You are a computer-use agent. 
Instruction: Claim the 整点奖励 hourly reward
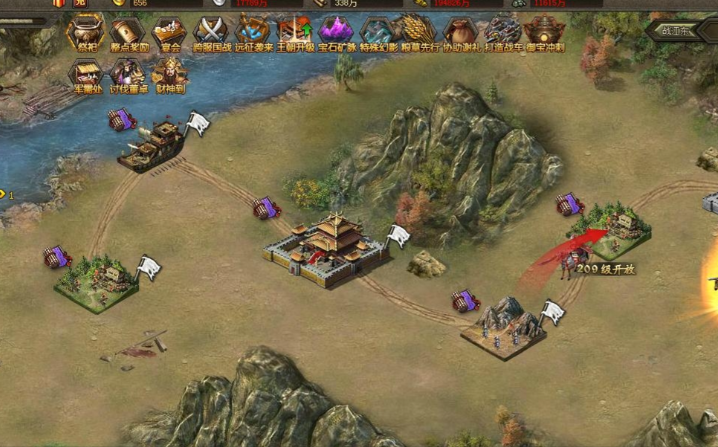(128, 32)
